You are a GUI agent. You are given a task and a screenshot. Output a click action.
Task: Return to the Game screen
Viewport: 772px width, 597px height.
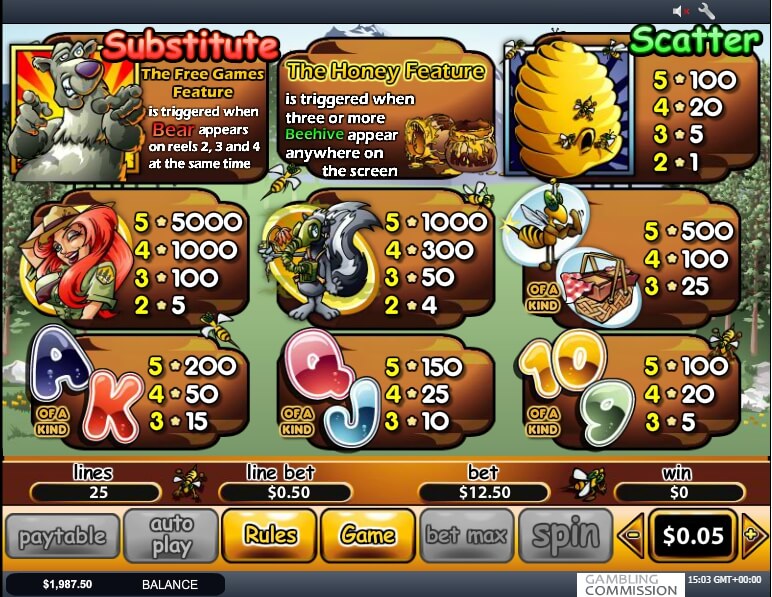[x=368, y=536]
